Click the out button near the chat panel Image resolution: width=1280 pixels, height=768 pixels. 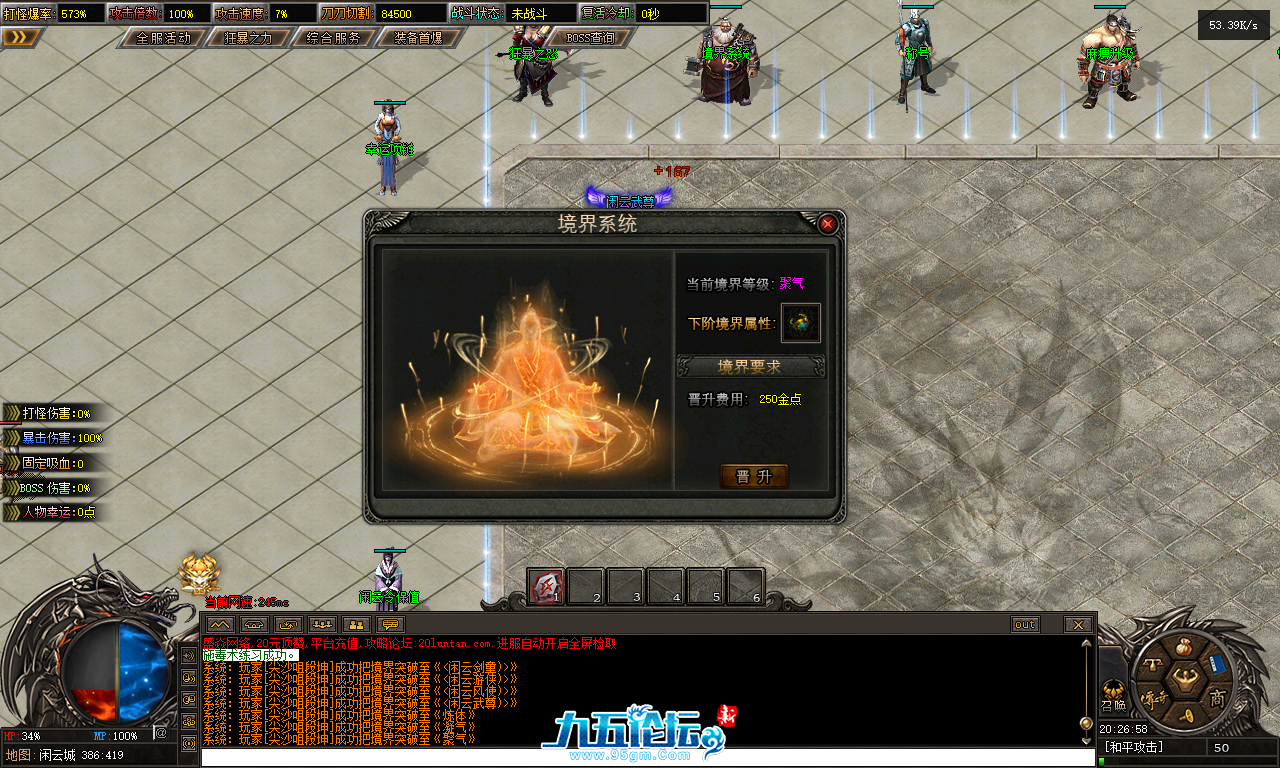click(1024, 624)
